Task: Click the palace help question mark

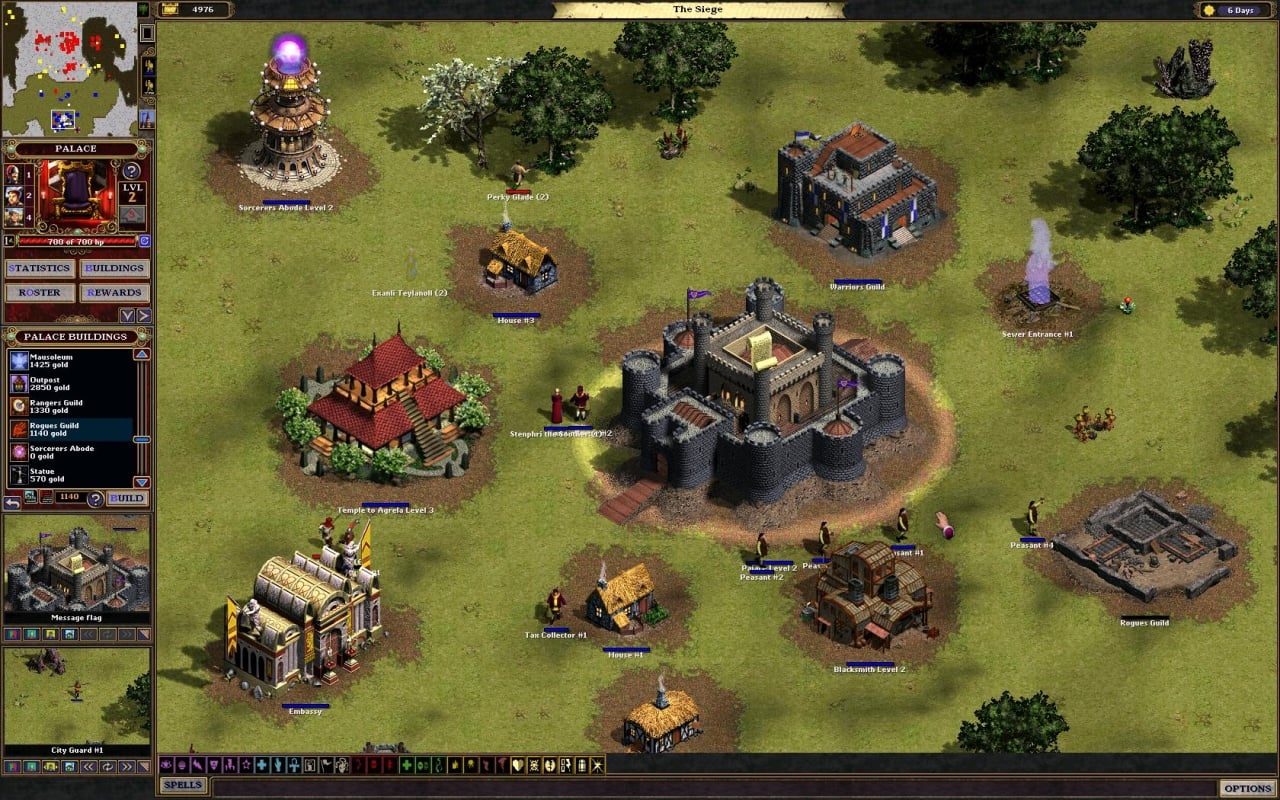Action: 131,170
